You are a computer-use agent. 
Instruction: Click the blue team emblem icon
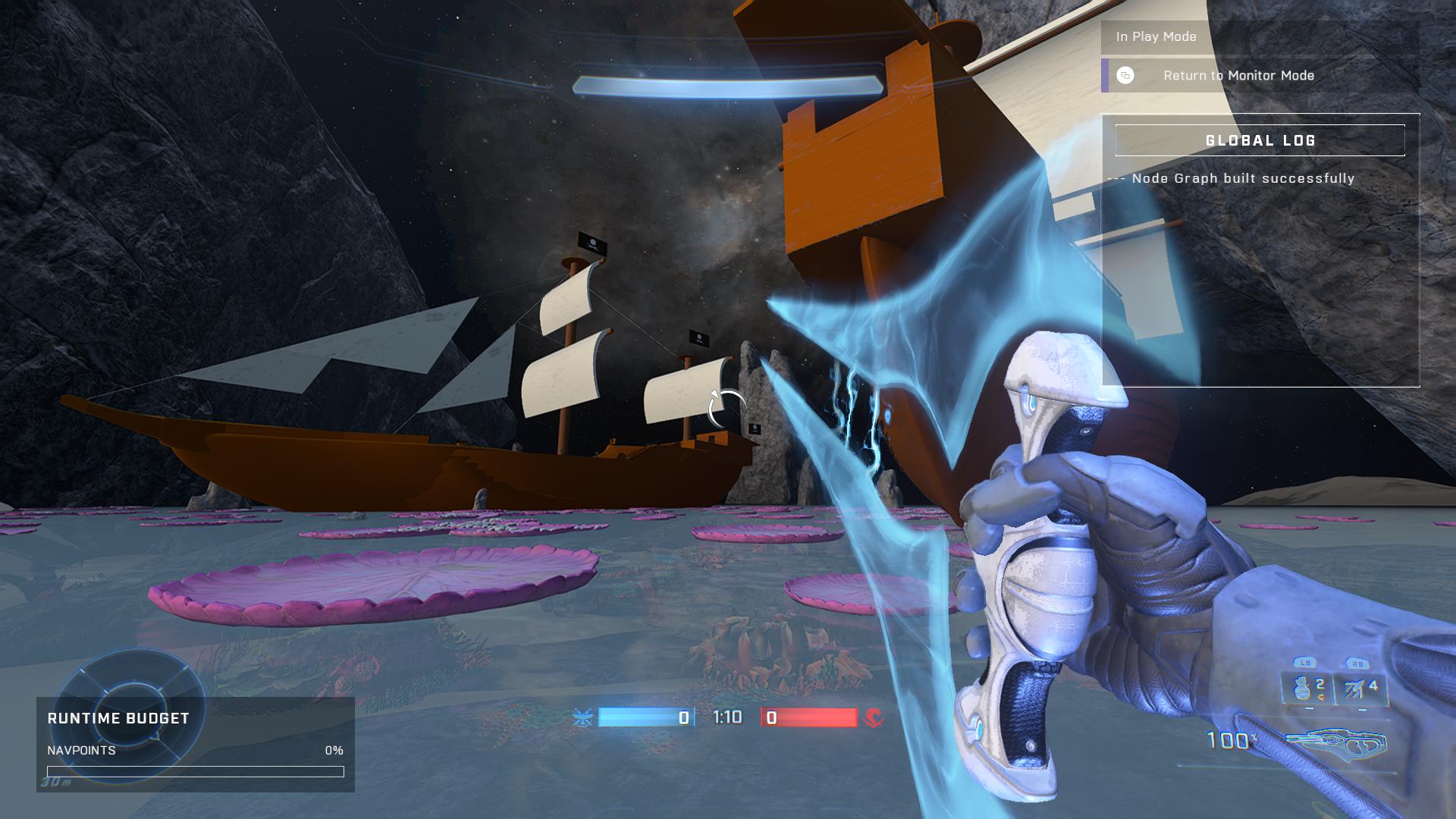(582, 717)
